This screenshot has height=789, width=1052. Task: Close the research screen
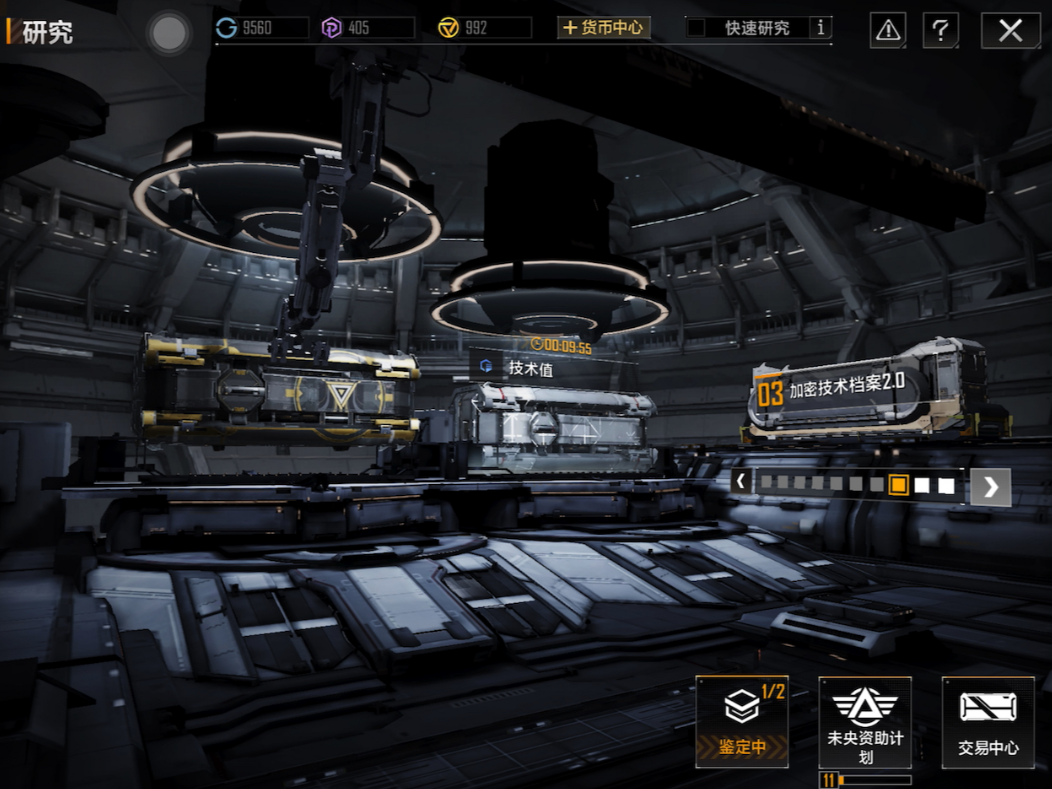coord(1010,31)
